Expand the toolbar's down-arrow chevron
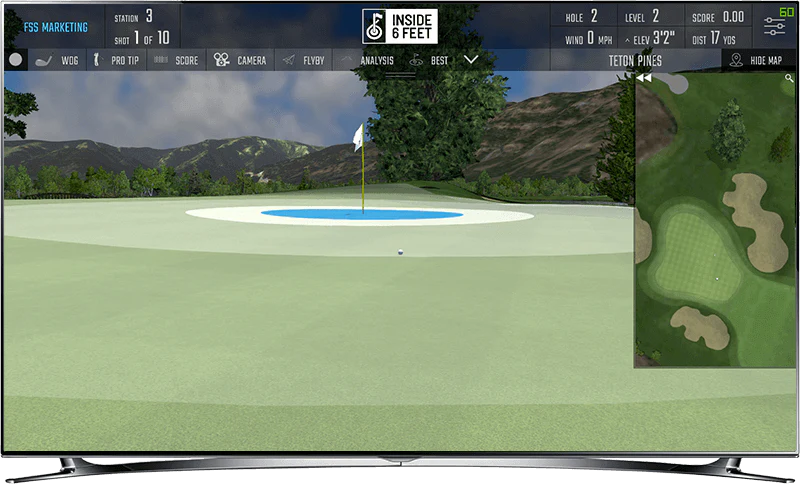800x486 pixels. coord(471,60)
